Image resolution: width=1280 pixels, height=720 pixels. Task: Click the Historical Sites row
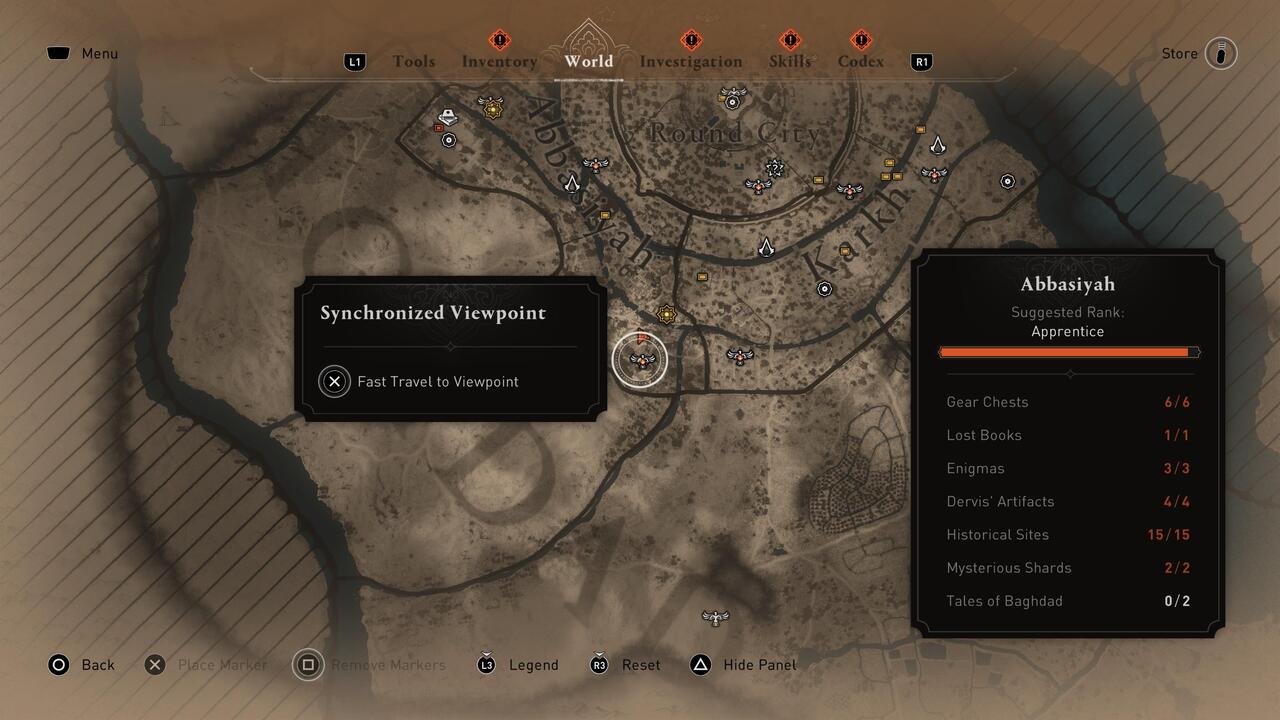[1068, 535]
